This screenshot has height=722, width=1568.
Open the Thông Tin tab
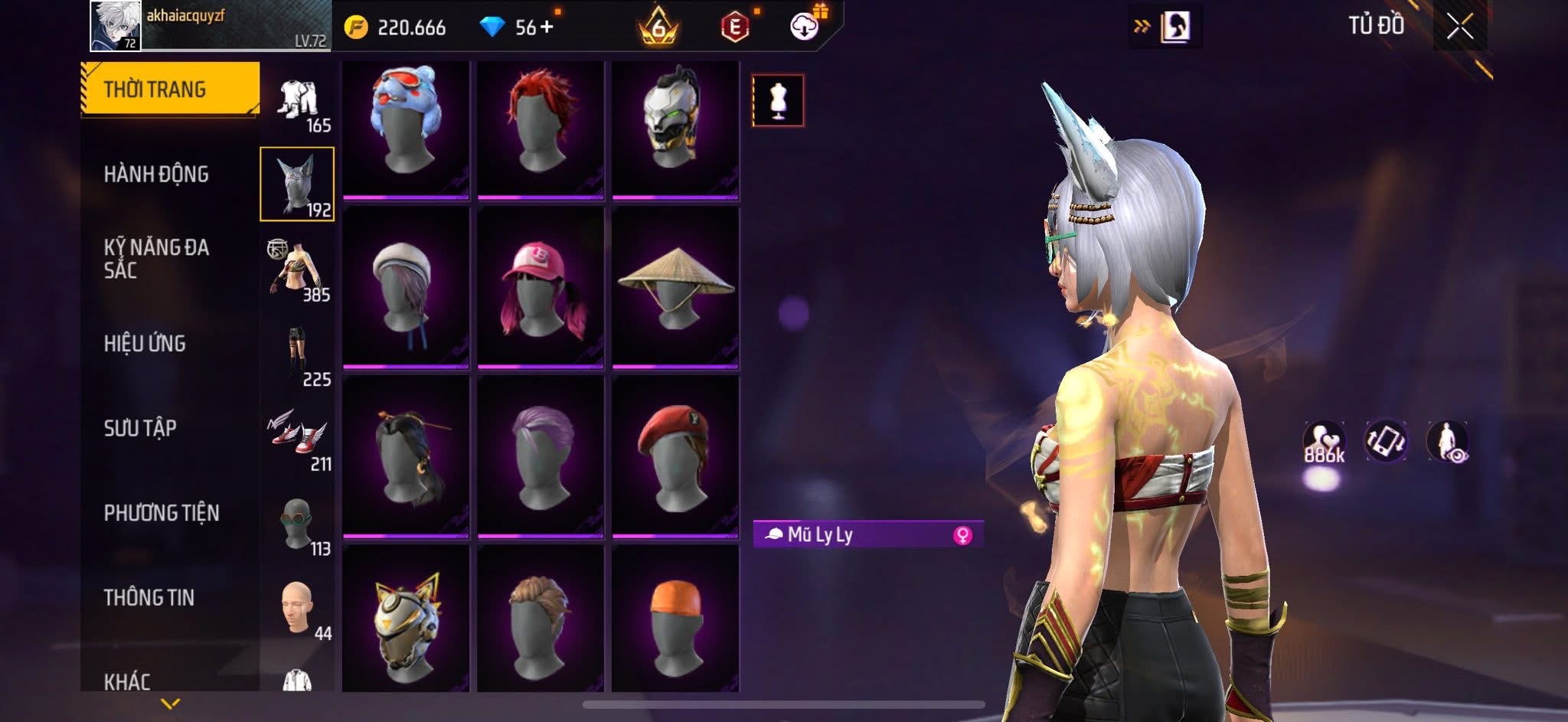click(149, 598)
